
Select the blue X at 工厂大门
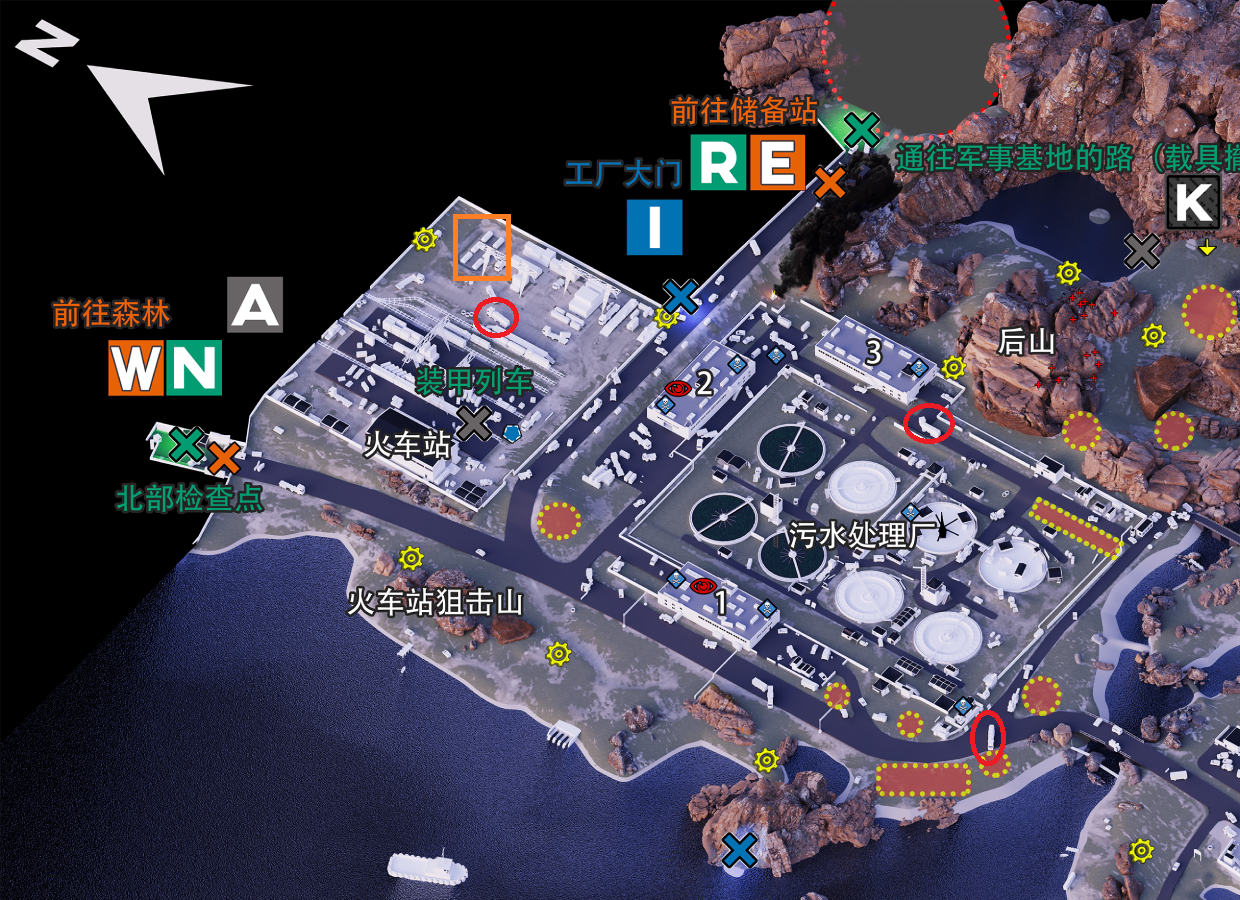click(680, 296)
